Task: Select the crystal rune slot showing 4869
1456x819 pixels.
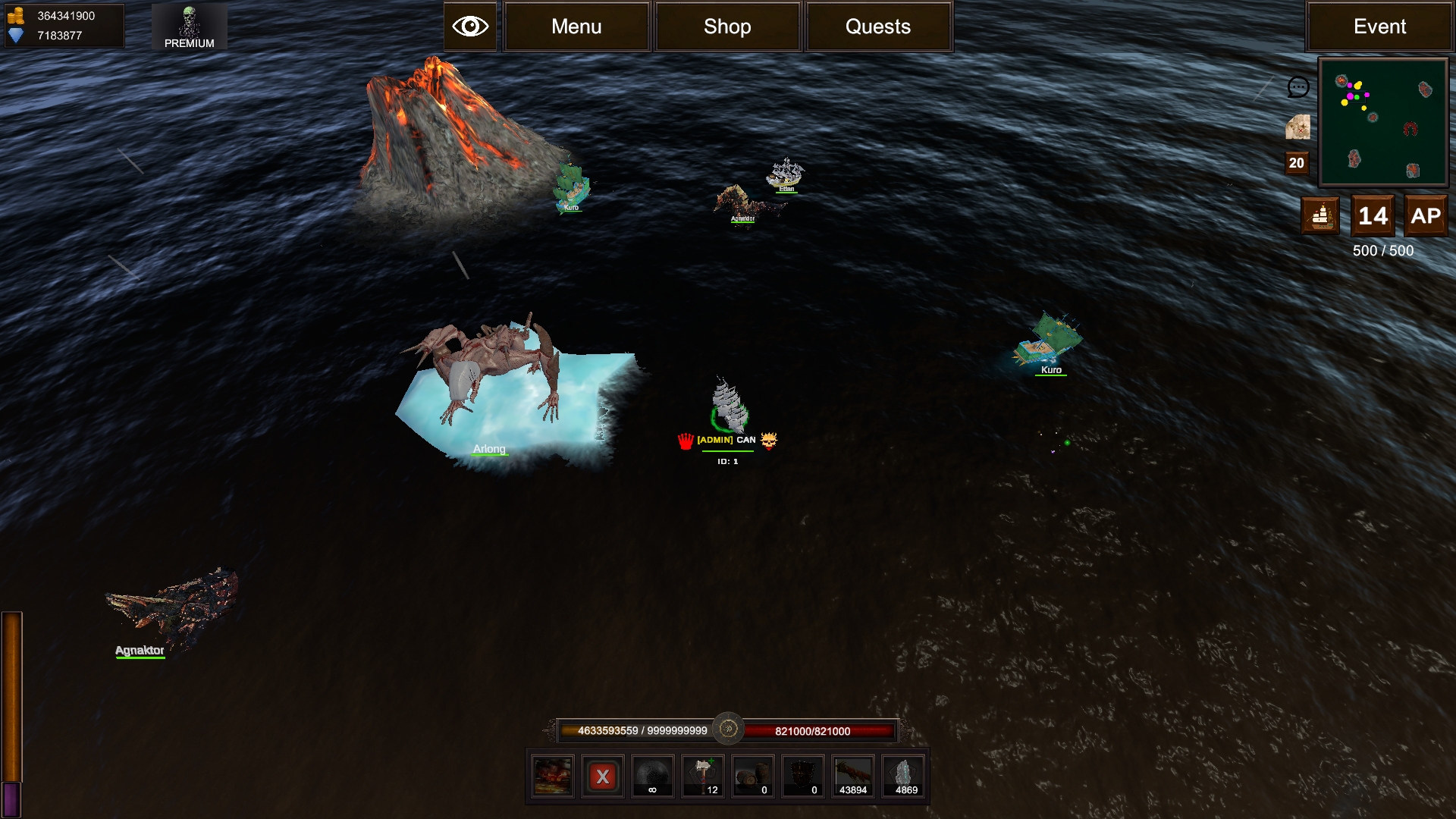Action: 903,777
